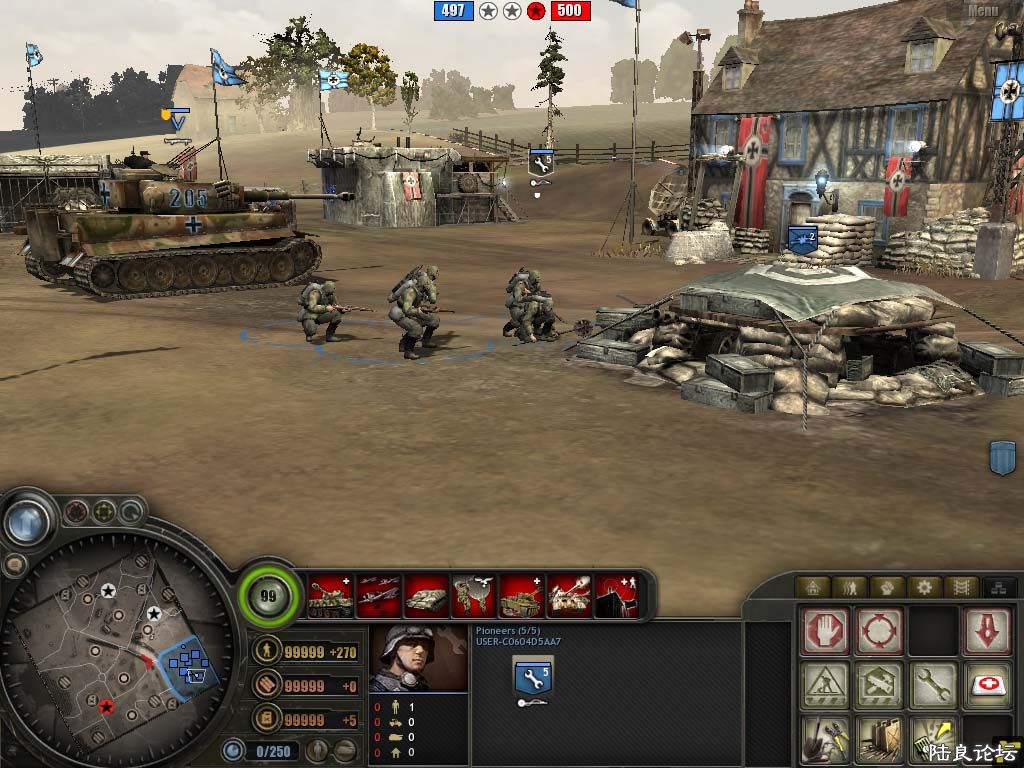Open the construction worker build menu
Screen dimensions: 1024x768
(825, 686)
